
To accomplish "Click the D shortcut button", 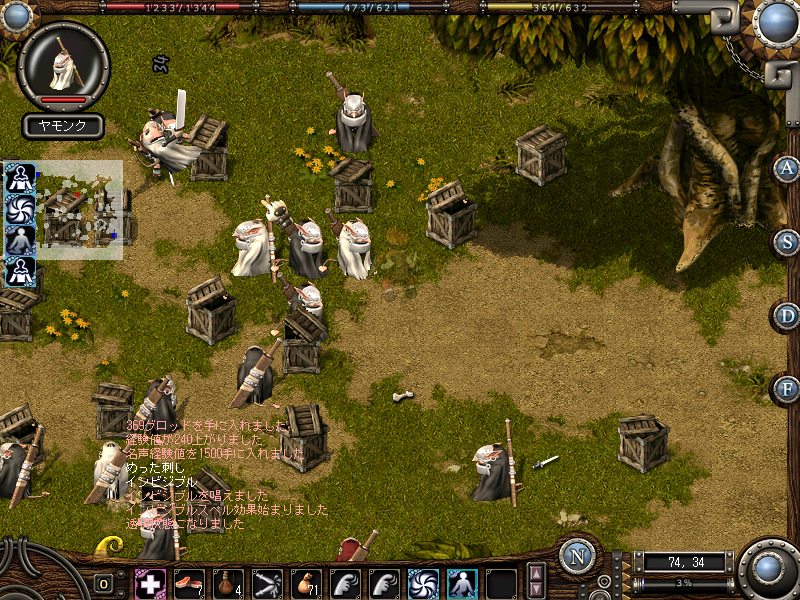I will click(787, 316).
